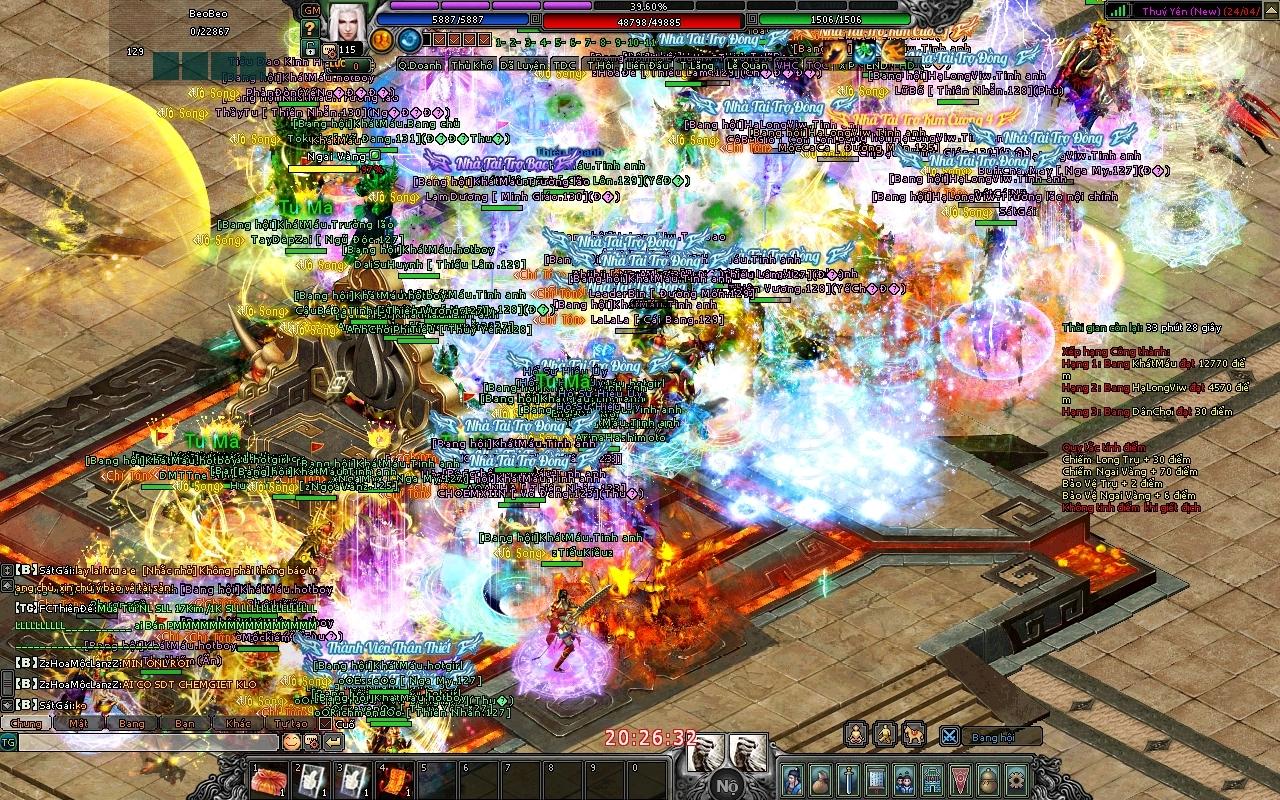This screenshot has height=800, width=1280.
Task: Open the gear settings icon
Action: [1016, 779]
